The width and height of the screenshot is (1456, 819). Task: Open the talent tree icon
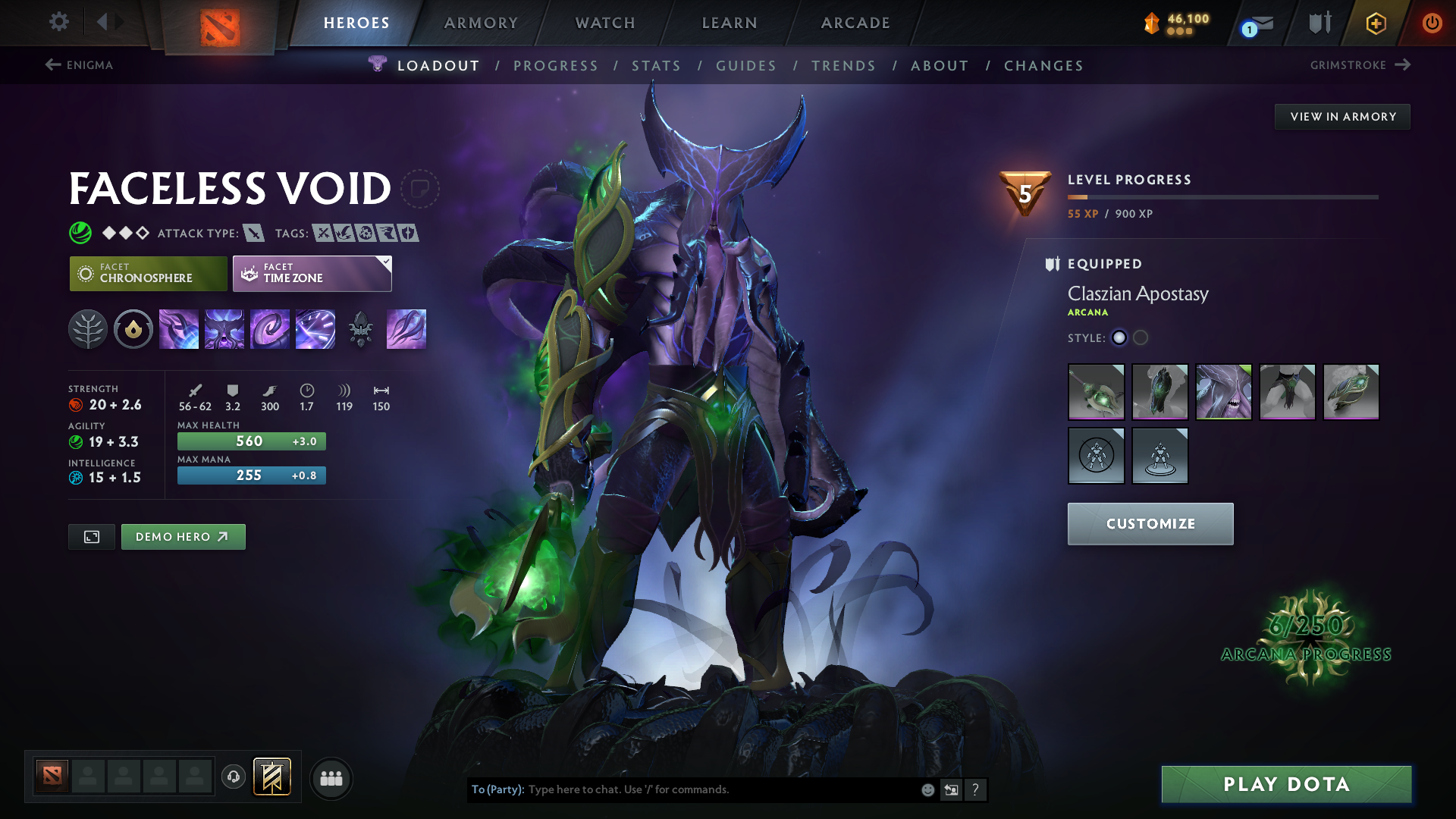coord(88,329)
